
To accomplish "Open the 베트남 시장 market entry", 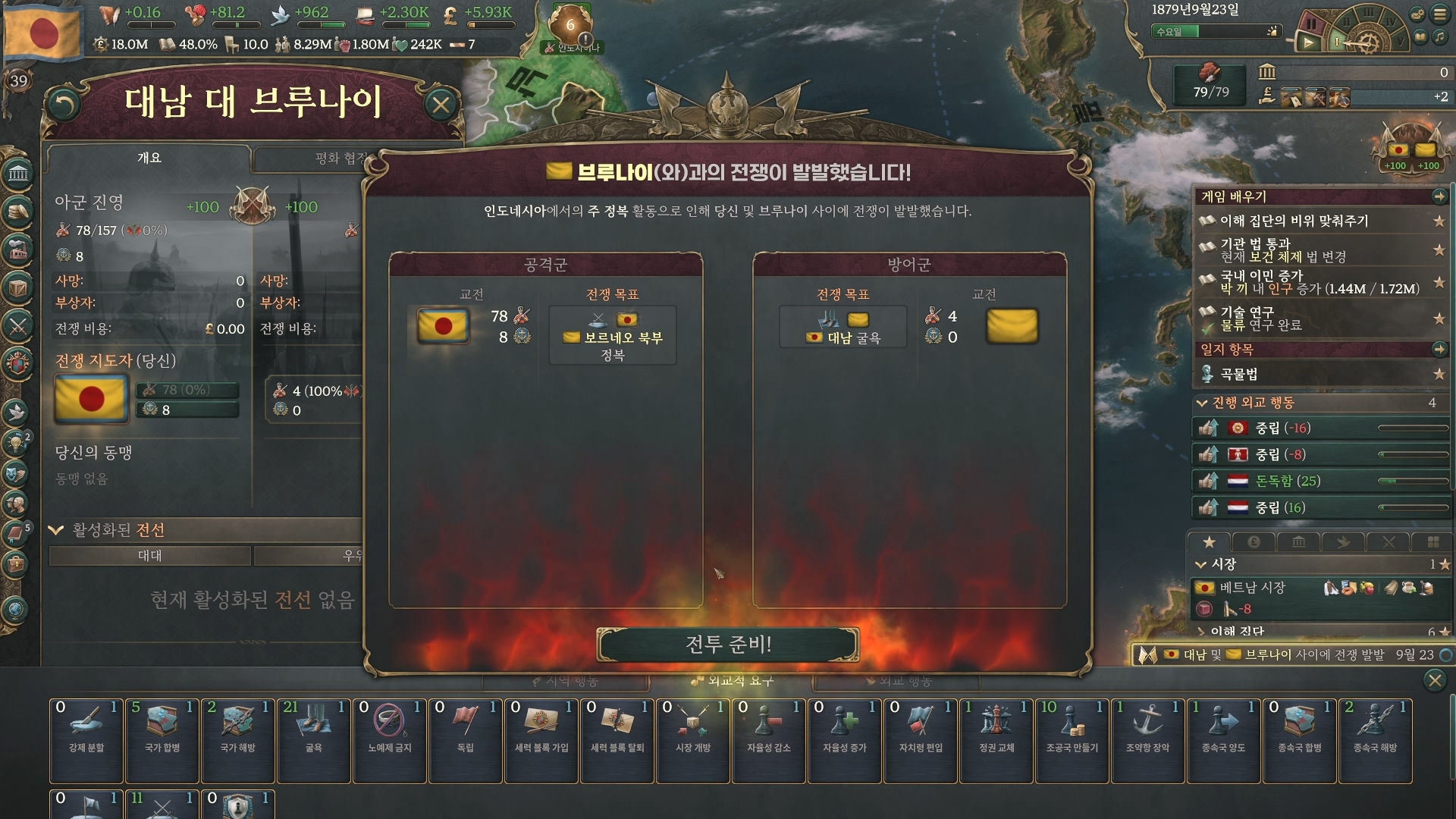I will tap(1252, 588).
